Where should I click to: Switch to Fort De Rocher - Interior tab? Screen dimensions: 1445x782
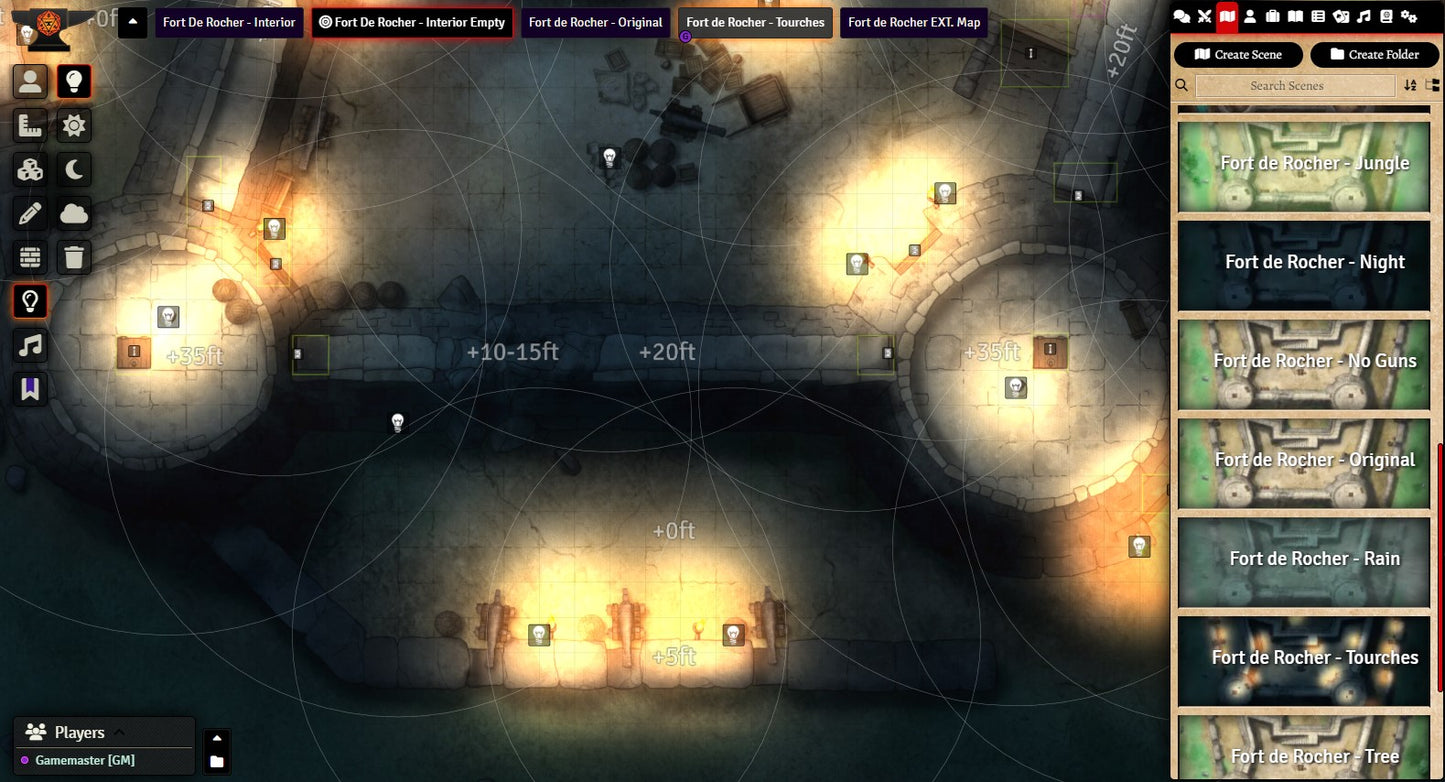click(229, 22)
